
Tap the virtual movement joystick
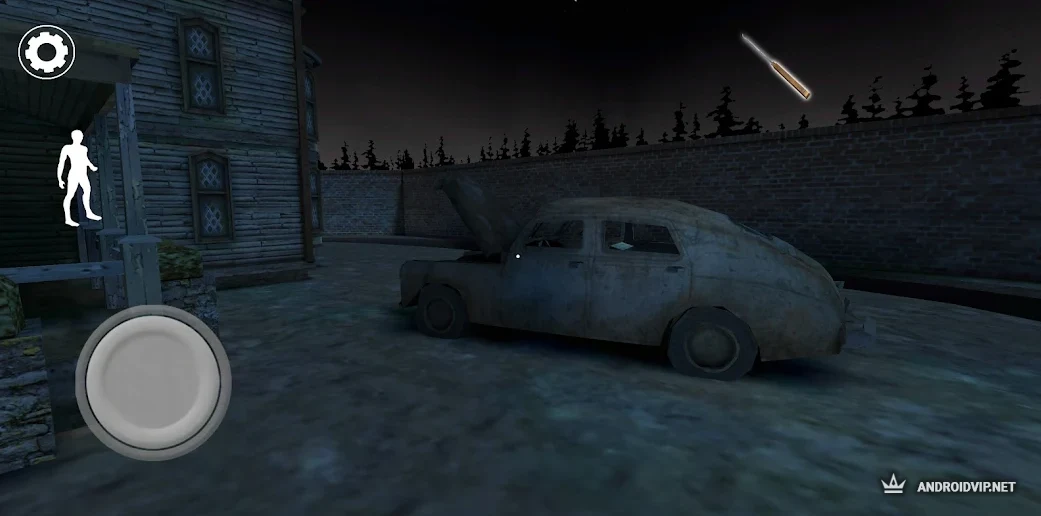pyautogui.click(x=153, y=381)
